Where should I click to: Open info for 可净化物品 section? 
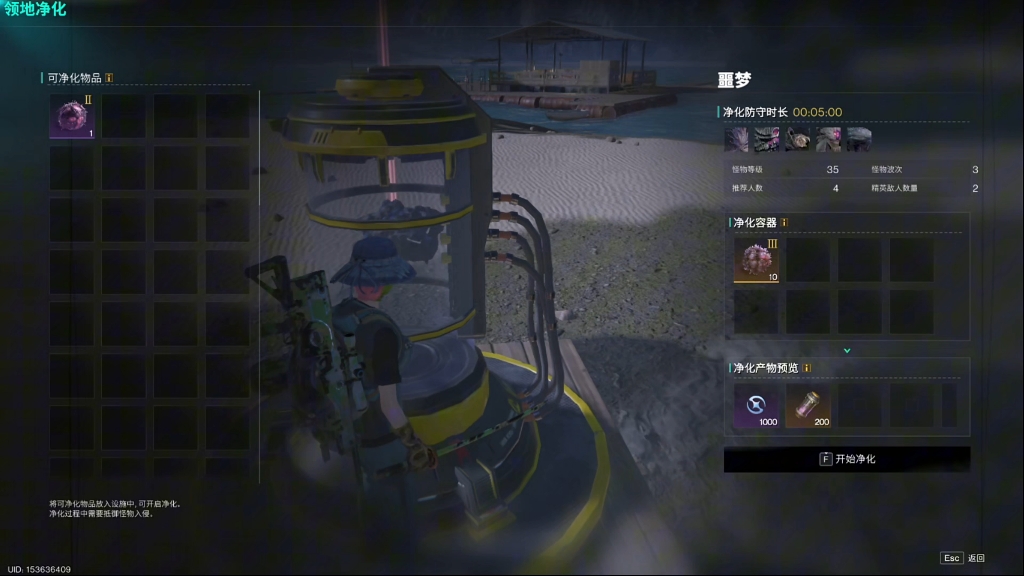coord(109,77)
